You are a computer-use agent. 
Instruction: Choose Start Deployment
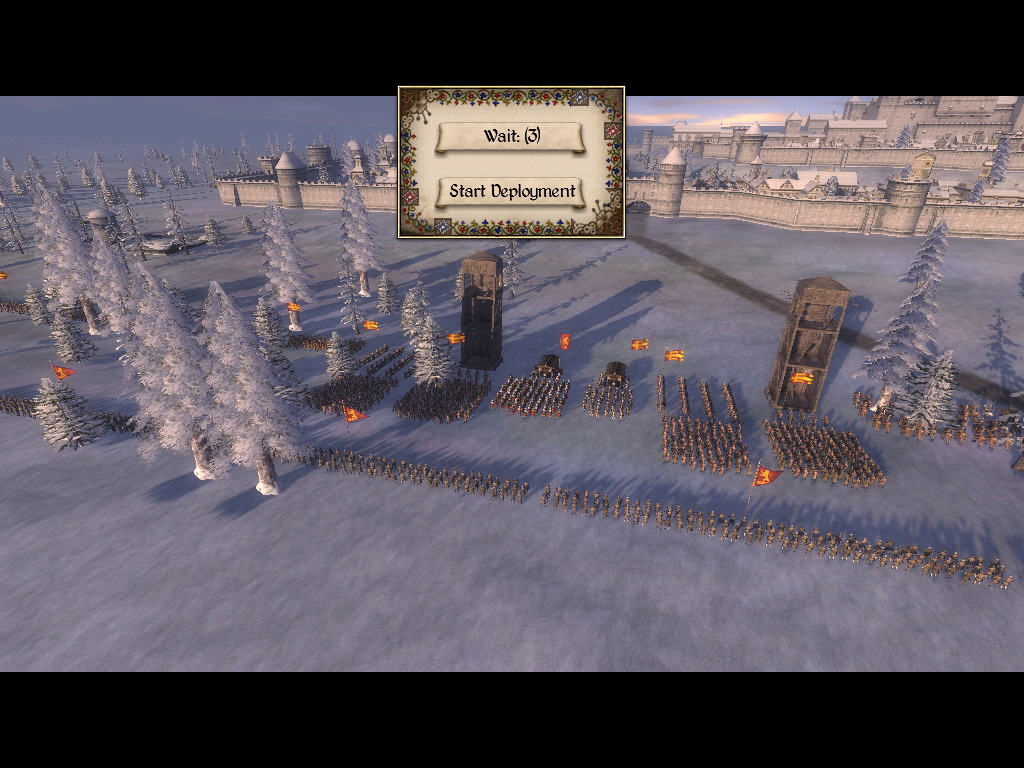[511, 191]
